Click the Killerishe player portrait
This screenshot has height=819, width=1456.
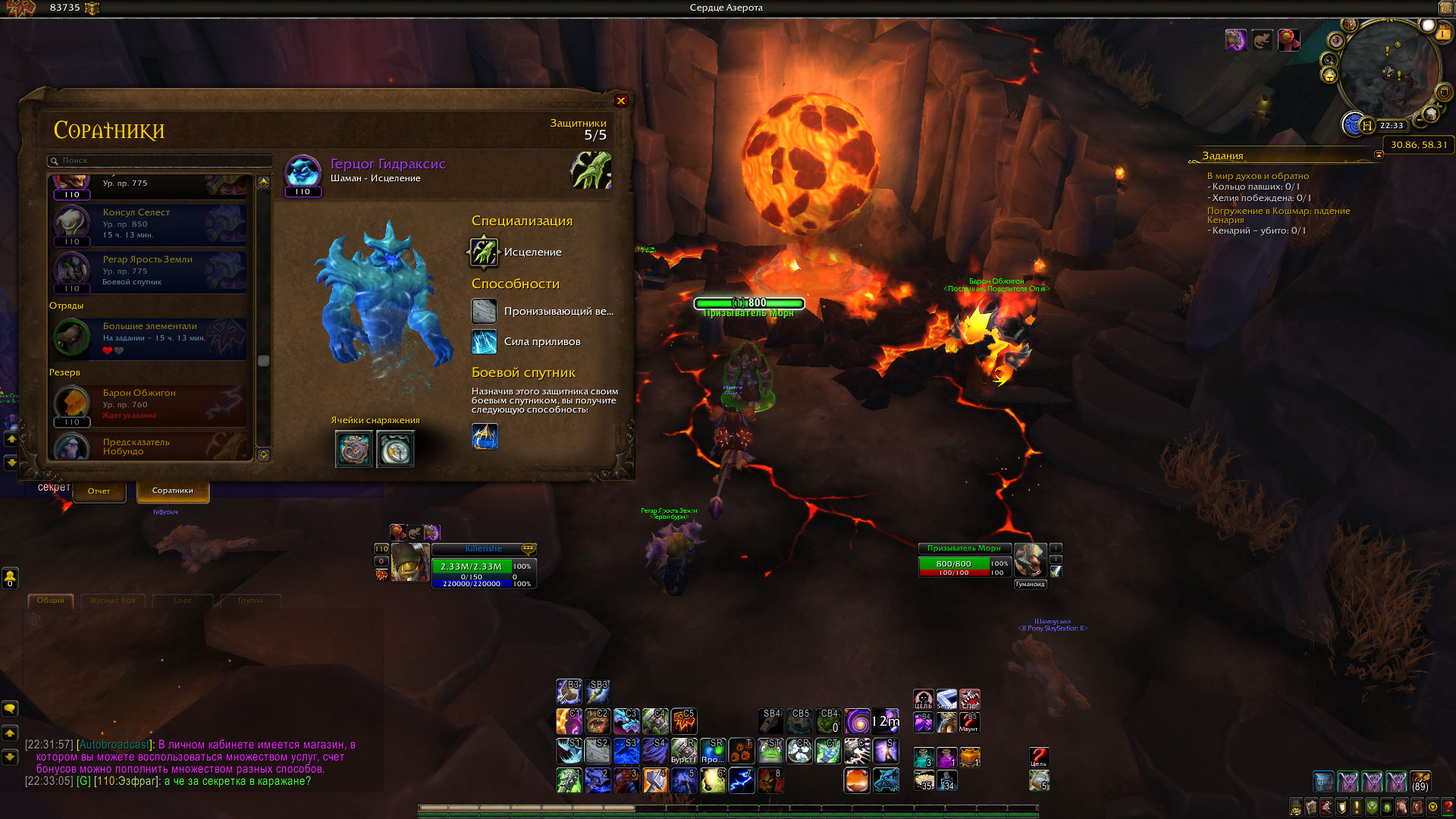click(x=409, y=563)
